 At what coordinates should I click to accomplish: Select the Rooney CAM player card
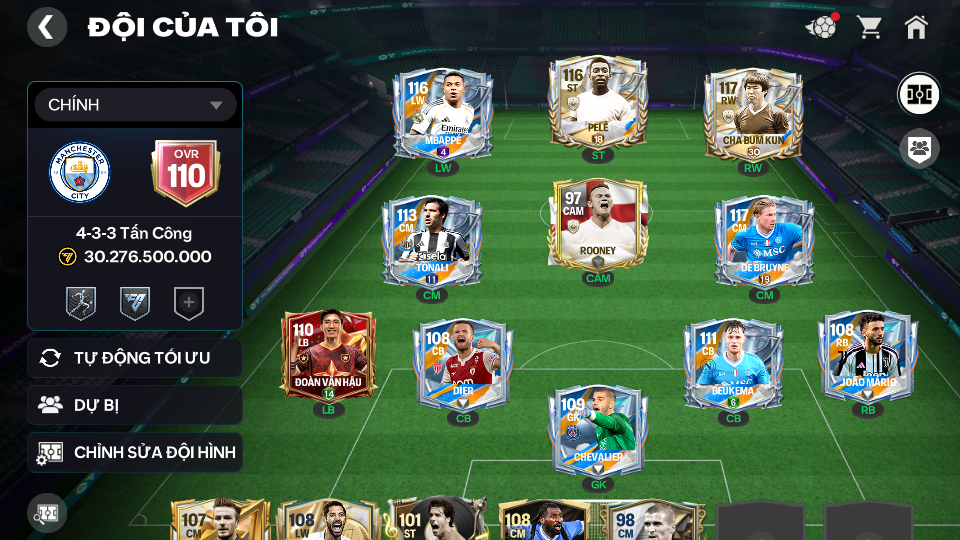(598, 225)
